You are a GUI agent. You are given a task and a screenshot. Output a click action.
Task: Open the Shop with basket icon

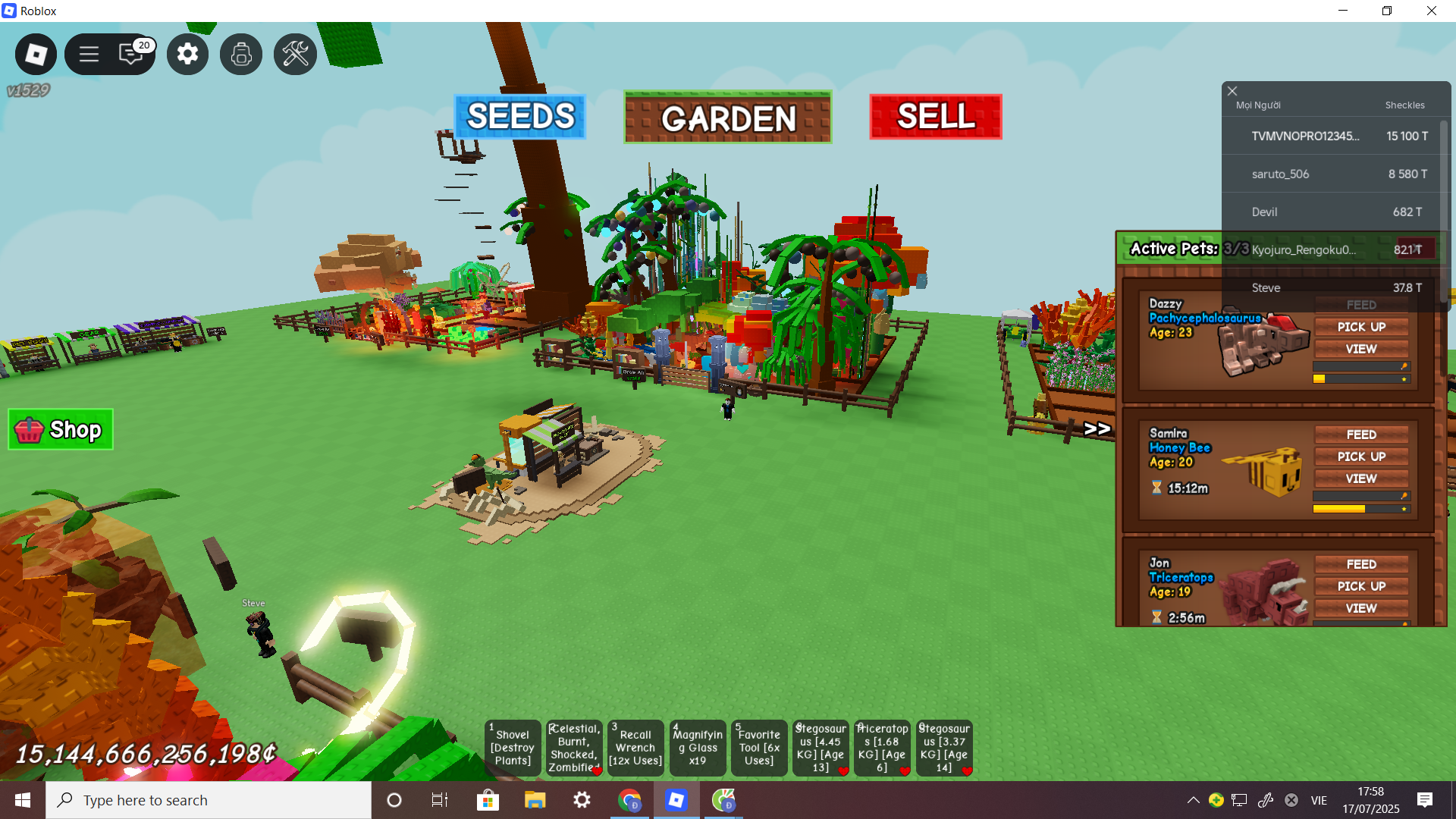[x=61, y=430]
